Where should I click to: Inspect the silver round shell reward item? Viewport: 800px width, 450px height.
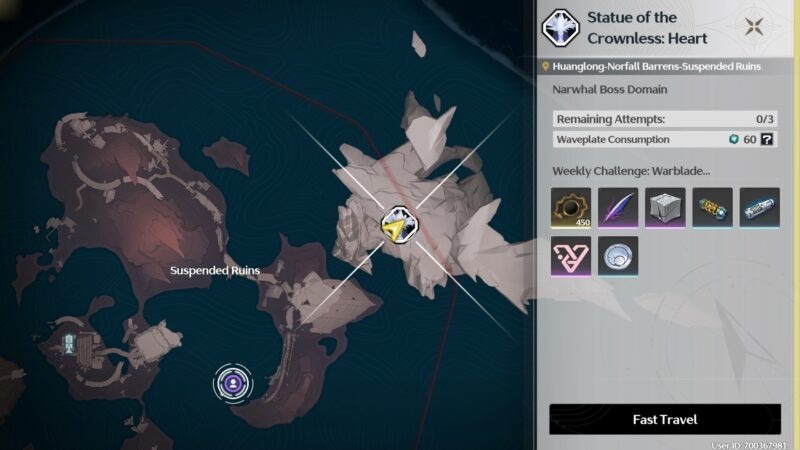[x=618, y=256]
